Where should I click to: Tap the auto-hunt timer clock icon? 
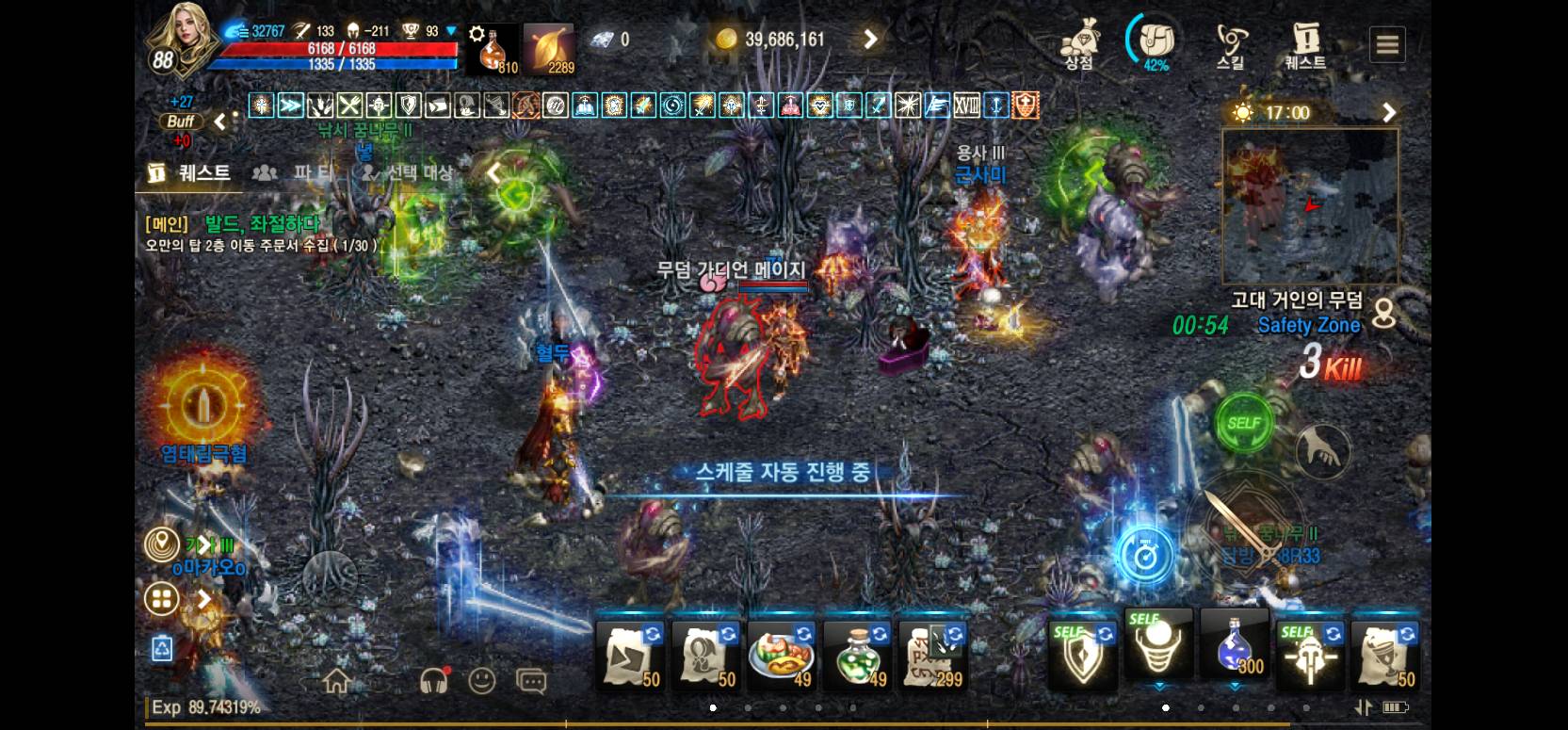pos(1146,555)
